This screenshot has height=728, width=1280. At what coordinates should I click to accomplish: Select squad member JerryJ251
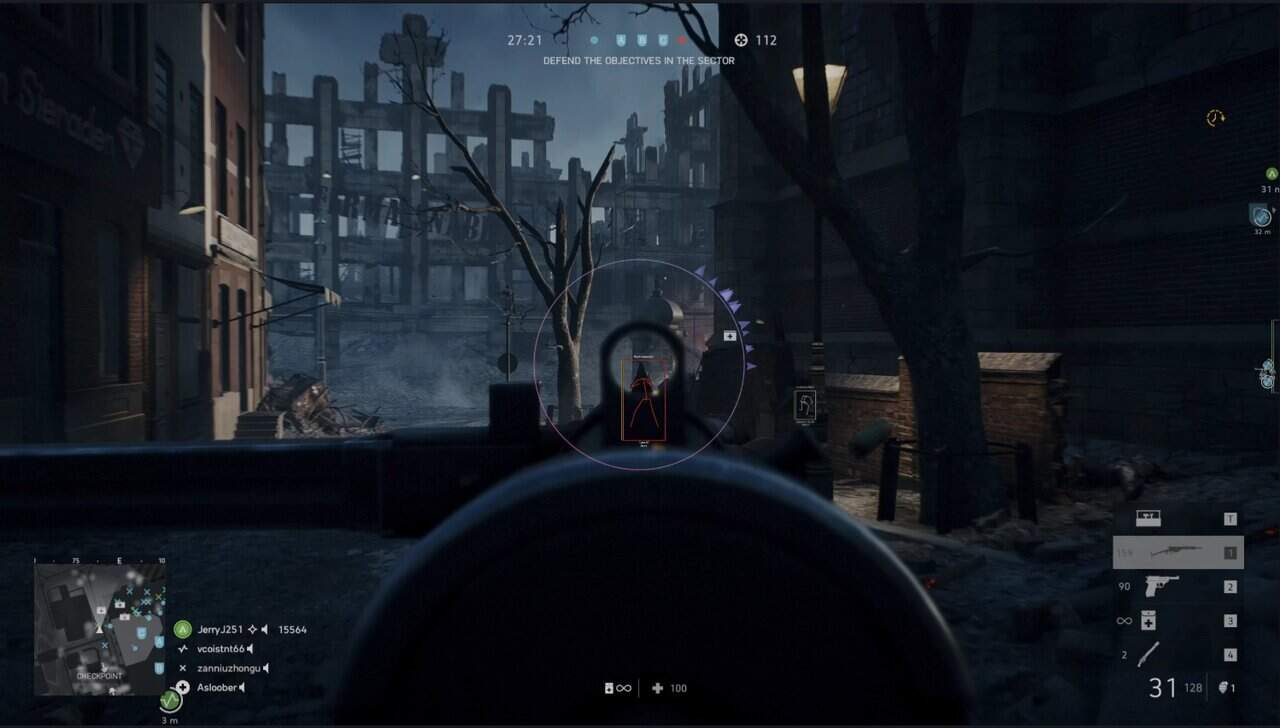tap(221, 629)
